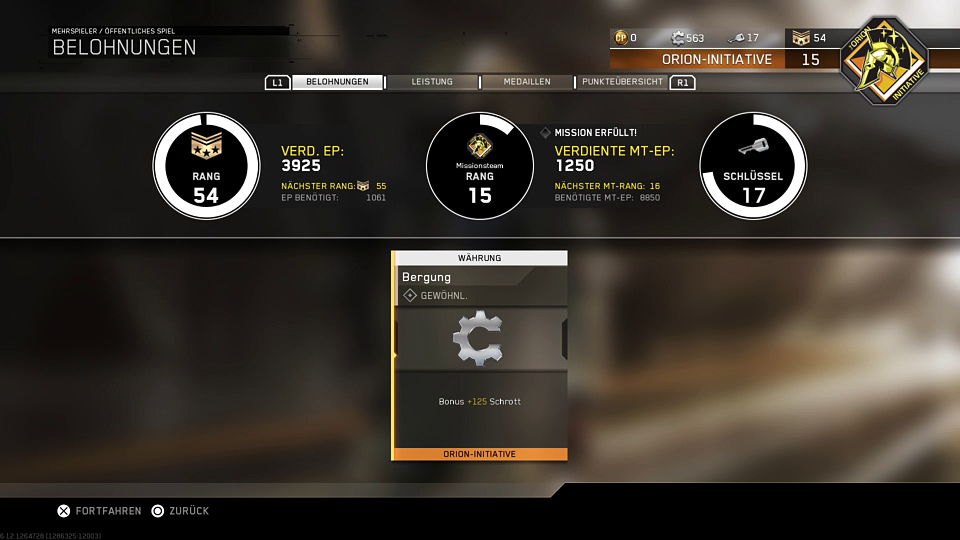Open the Leistung tab

[x=432, y=82]
